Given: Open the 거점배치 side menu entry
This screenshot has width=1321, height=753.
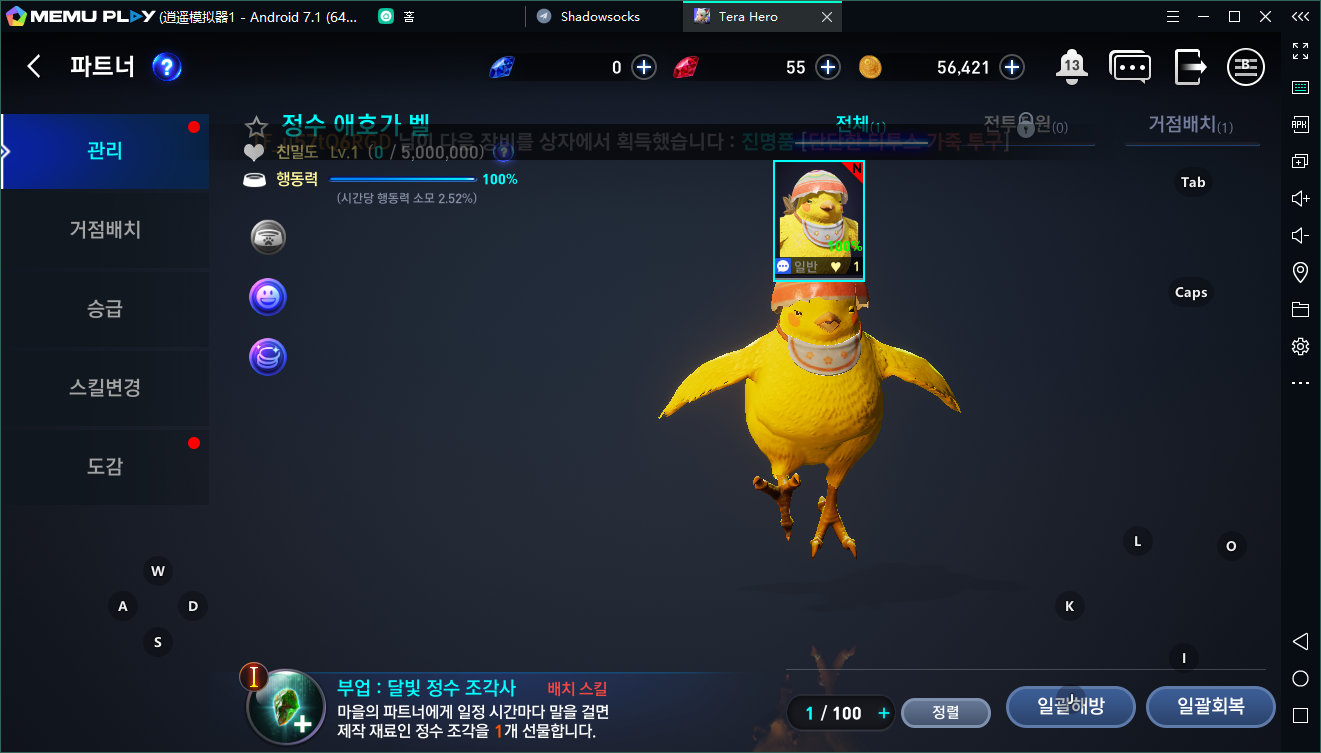Looking at the screenshot, I should click(105, 230).
